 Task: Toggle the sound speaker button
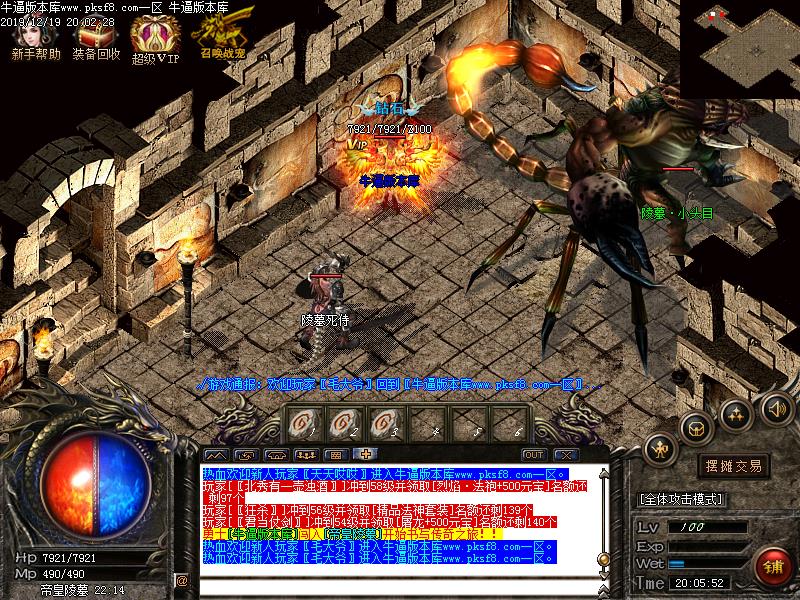(775, 407)
